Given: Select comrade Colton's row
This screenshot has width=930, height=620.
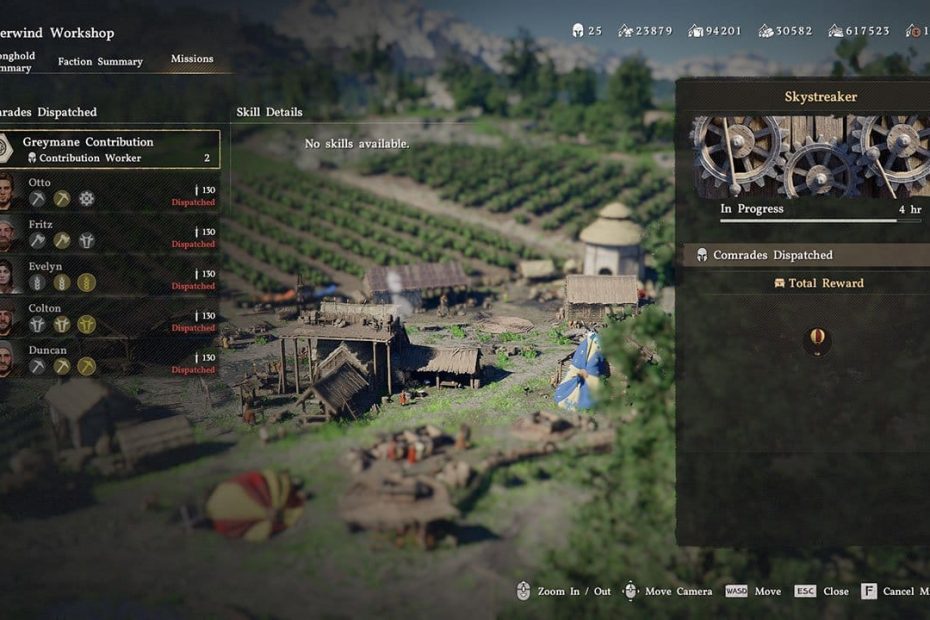Looking at the screenshot, I should tap(110, 317).
